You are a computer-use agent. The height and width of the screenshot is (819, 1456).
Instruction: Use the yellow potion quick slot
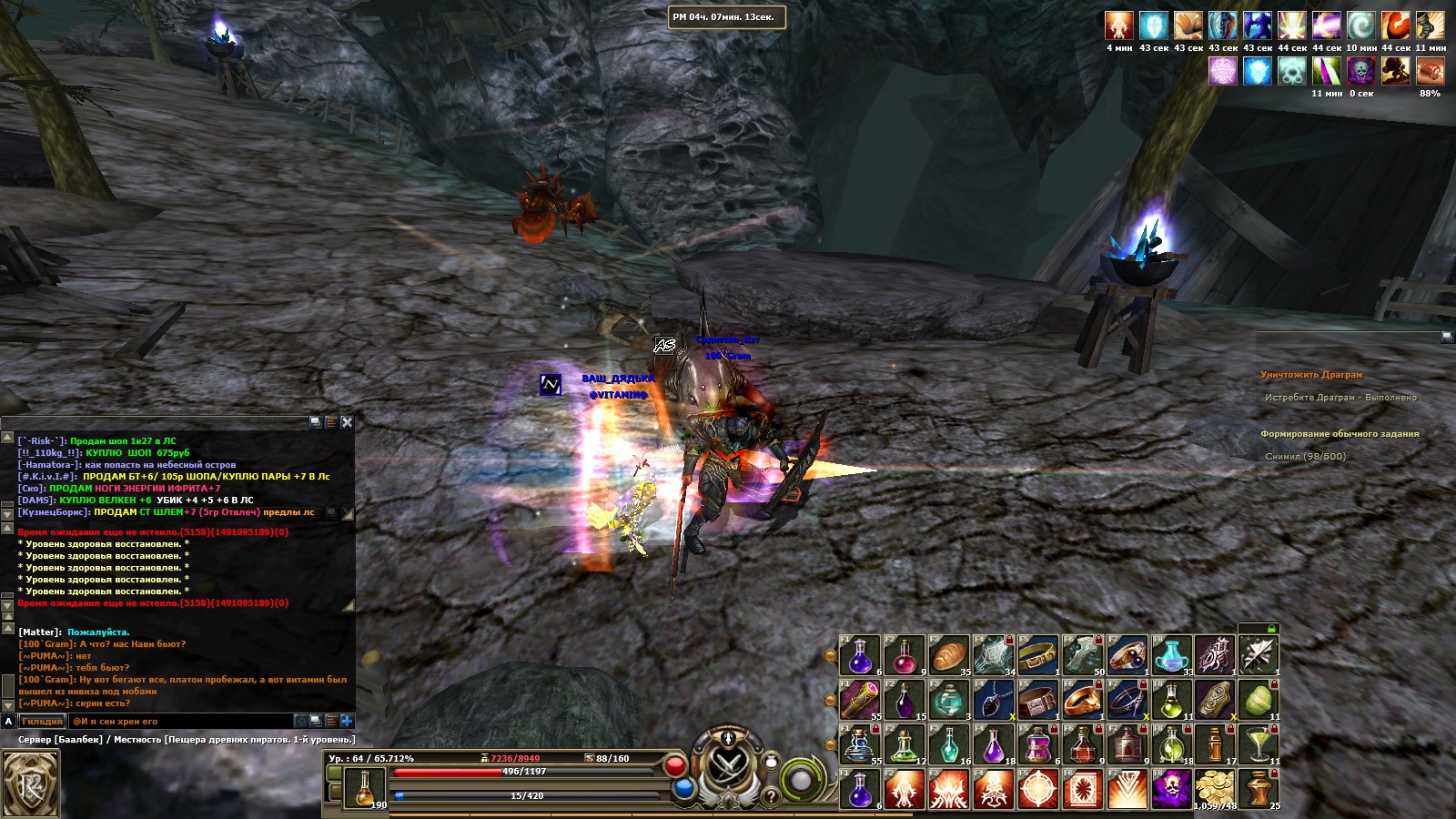365,788
